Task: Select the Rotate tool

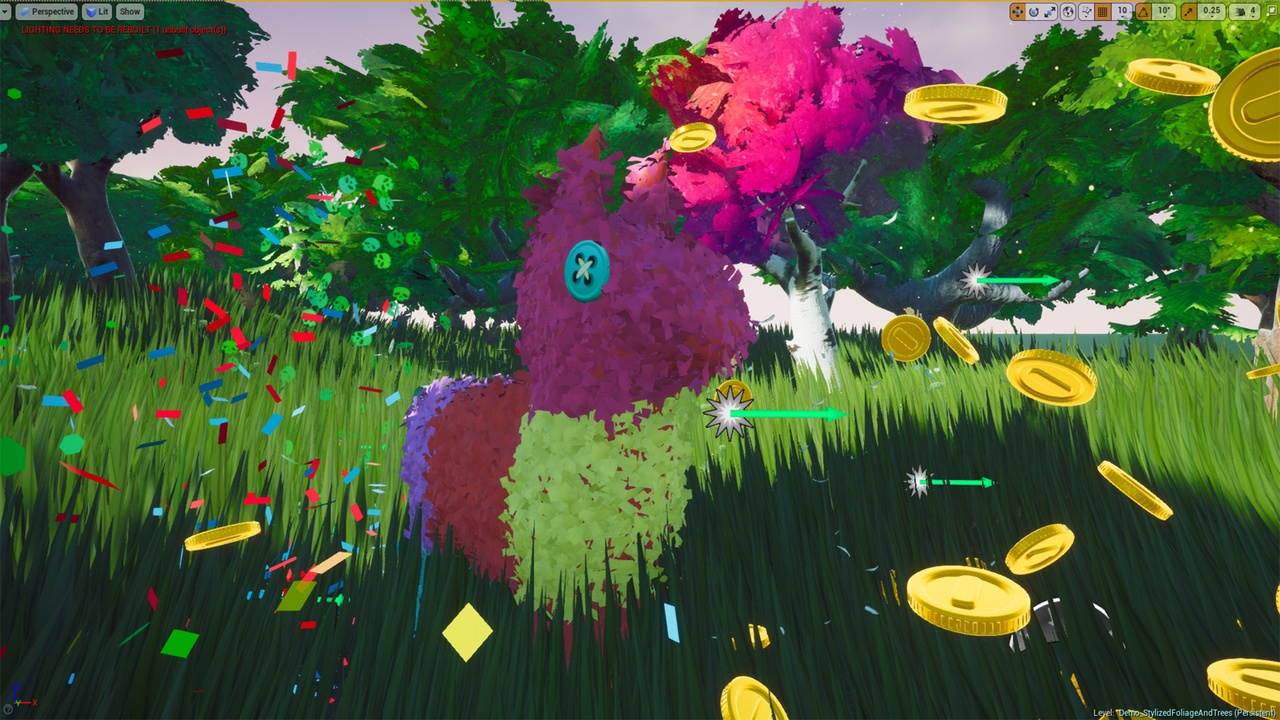Action: coord(1034,11)
